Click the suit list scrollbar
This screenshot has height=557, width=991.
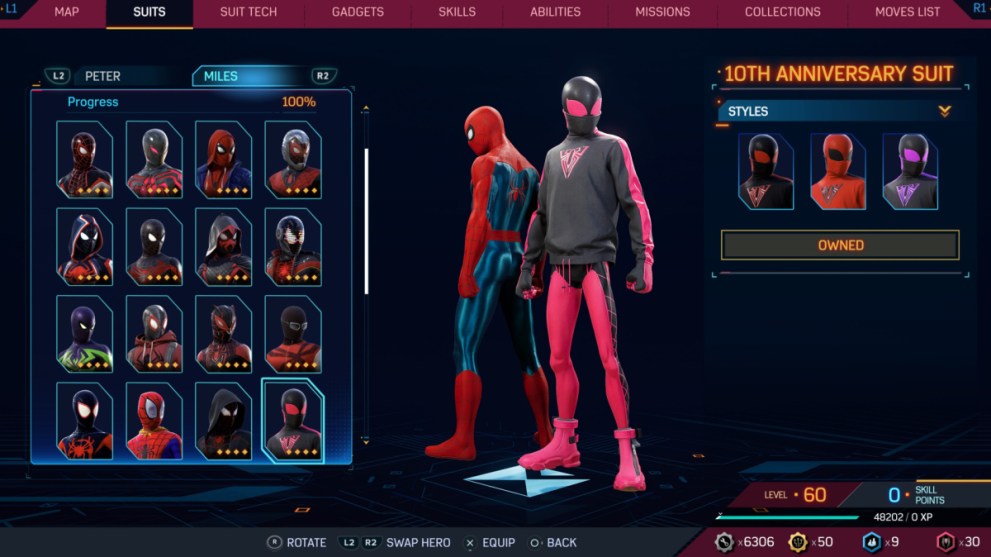366,220
